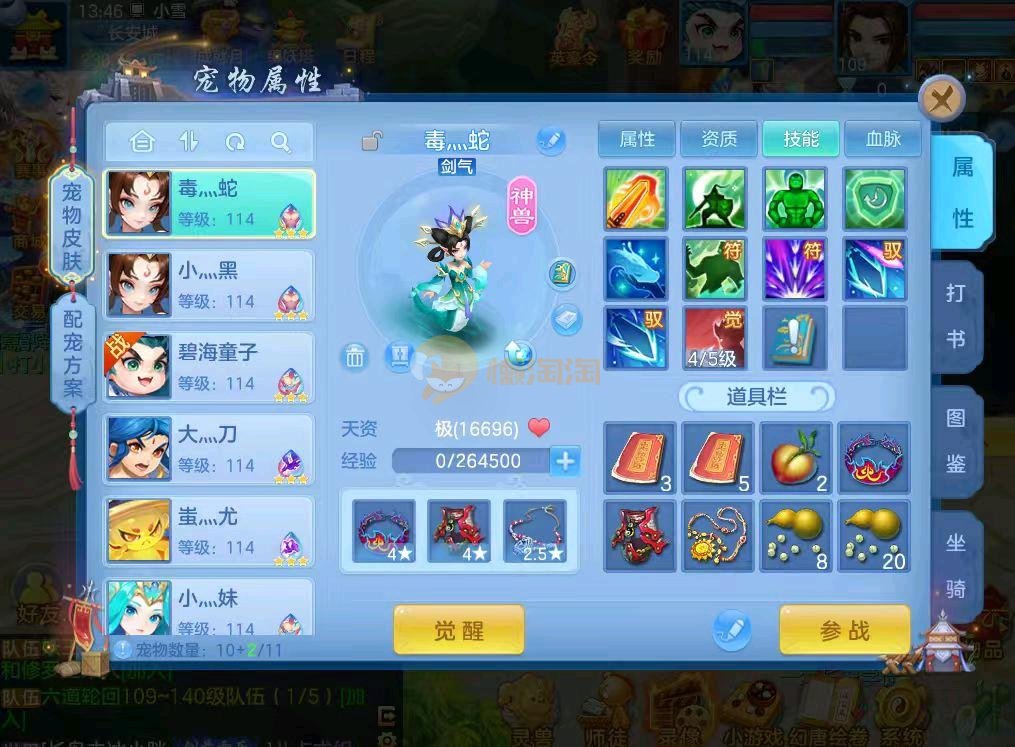Show the 属性 stats tab above skills
Image resolution: width=1015 pixels, height=747 pixels.
(637, 139)
